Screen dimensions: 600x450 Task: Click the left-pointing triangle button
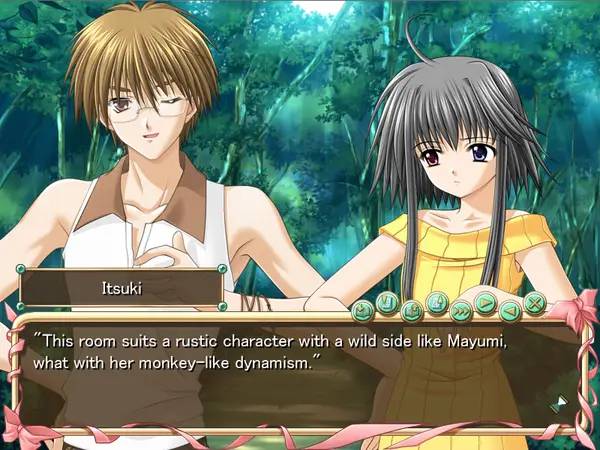coord(511,309)
